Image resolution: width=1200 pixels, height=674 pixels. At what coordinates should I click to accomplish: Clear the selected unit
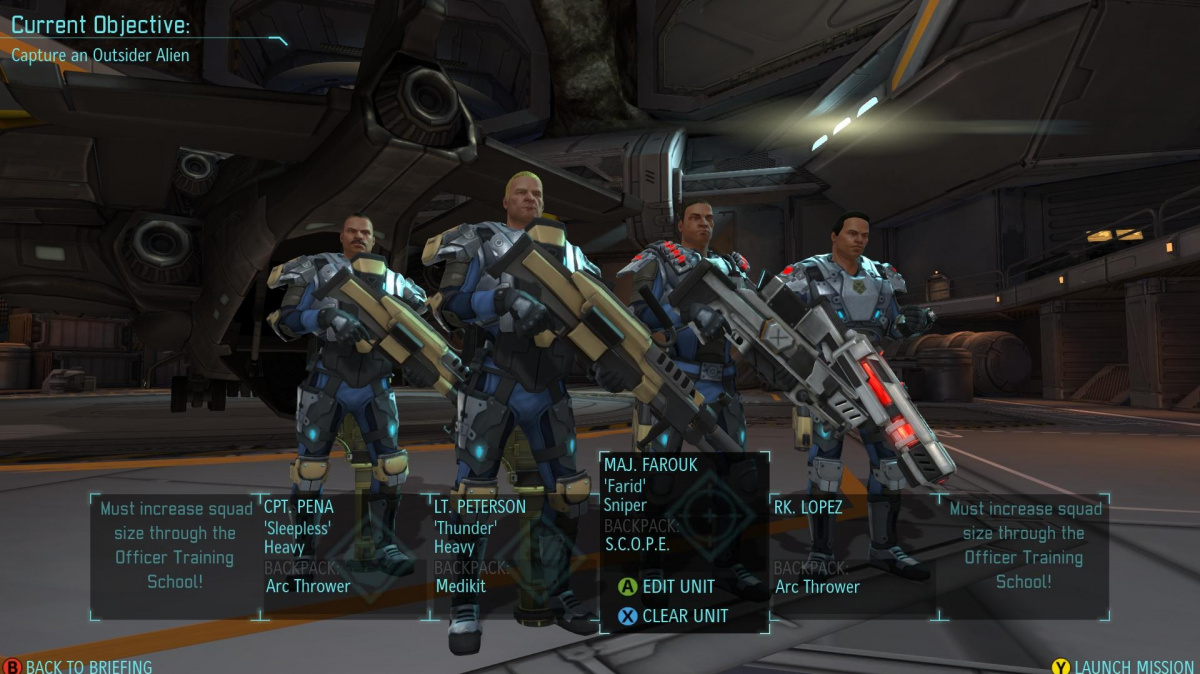673,616
